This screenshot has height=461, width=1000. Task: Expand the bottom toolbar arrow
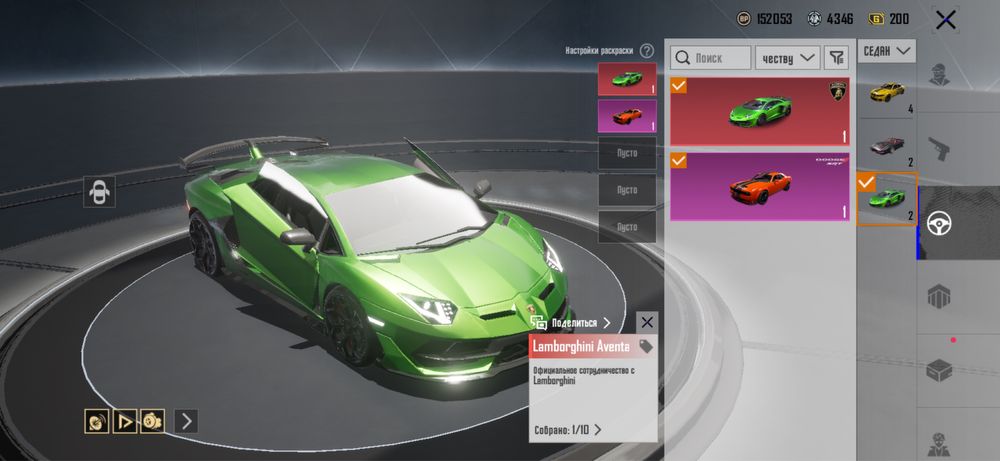click(186, 421)
